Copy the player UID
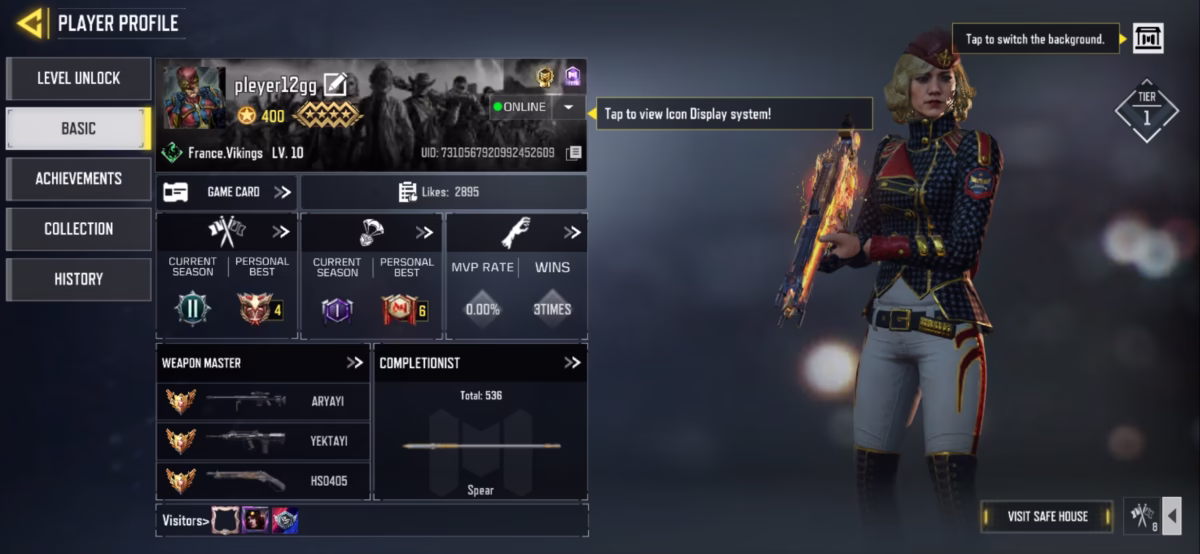 point(574,153)
